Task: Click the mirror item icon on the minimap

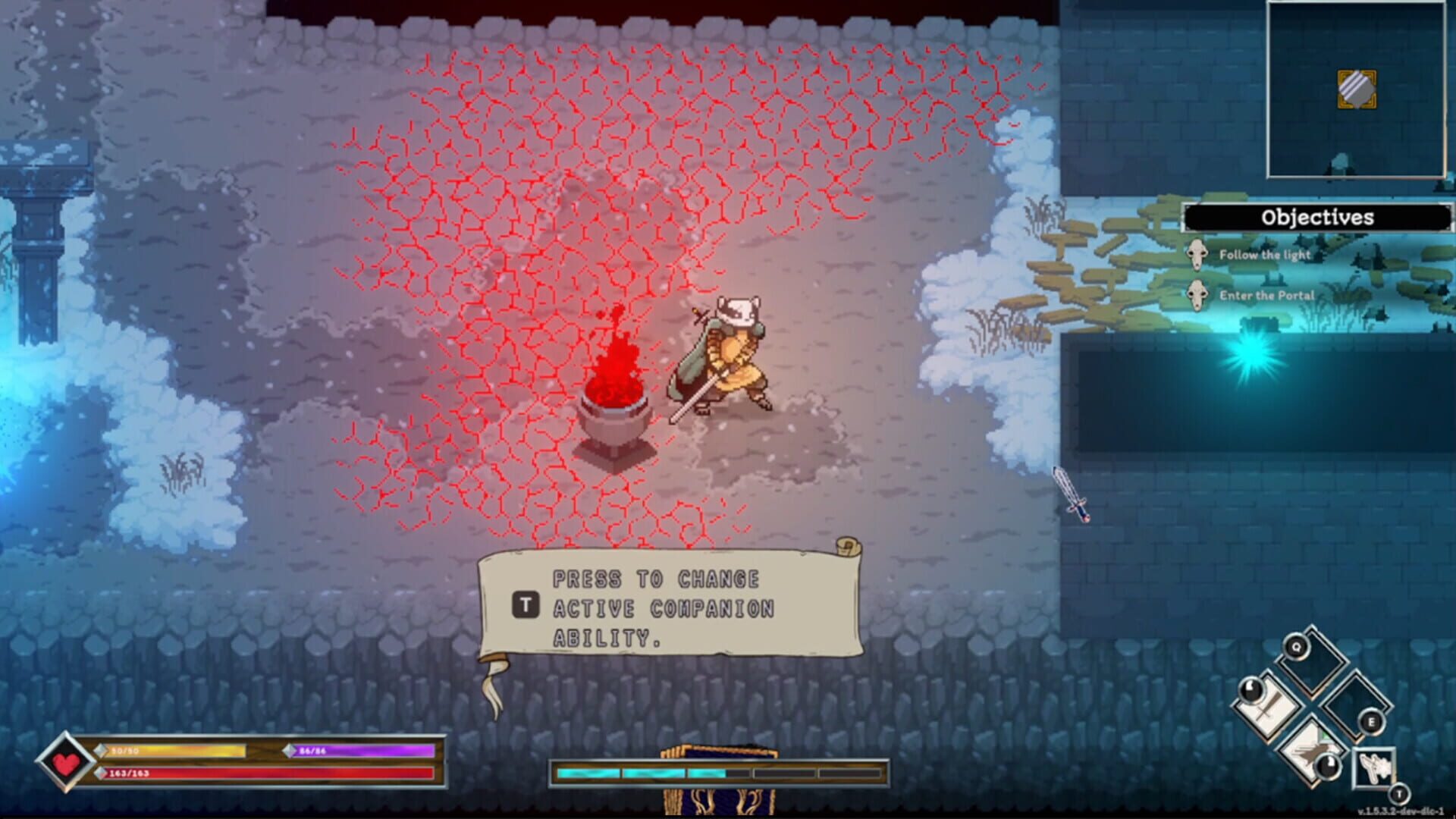Action: pos(1357,88)
